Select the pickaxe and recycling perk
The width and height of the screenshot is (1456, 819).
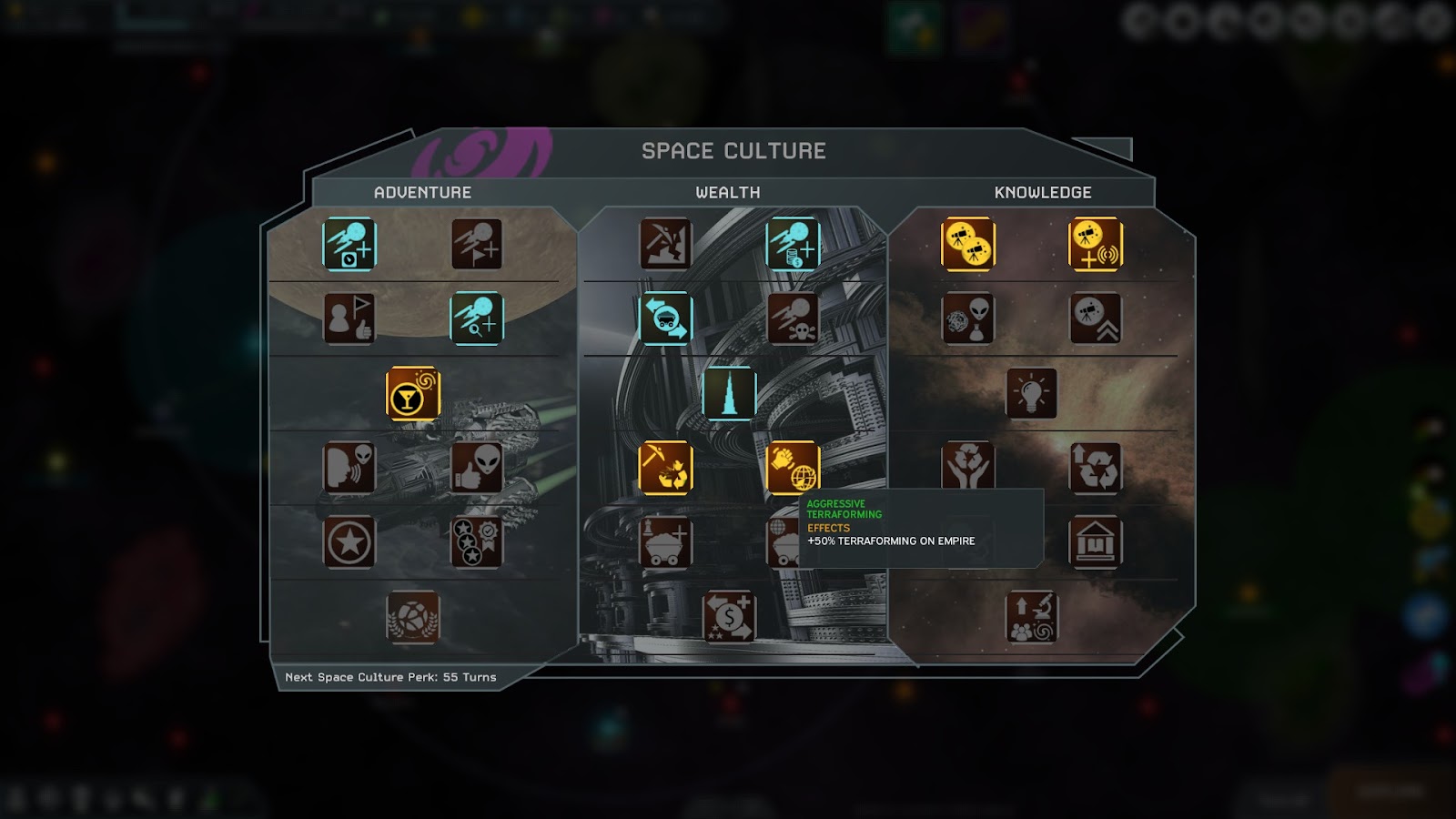coord(665,468)
